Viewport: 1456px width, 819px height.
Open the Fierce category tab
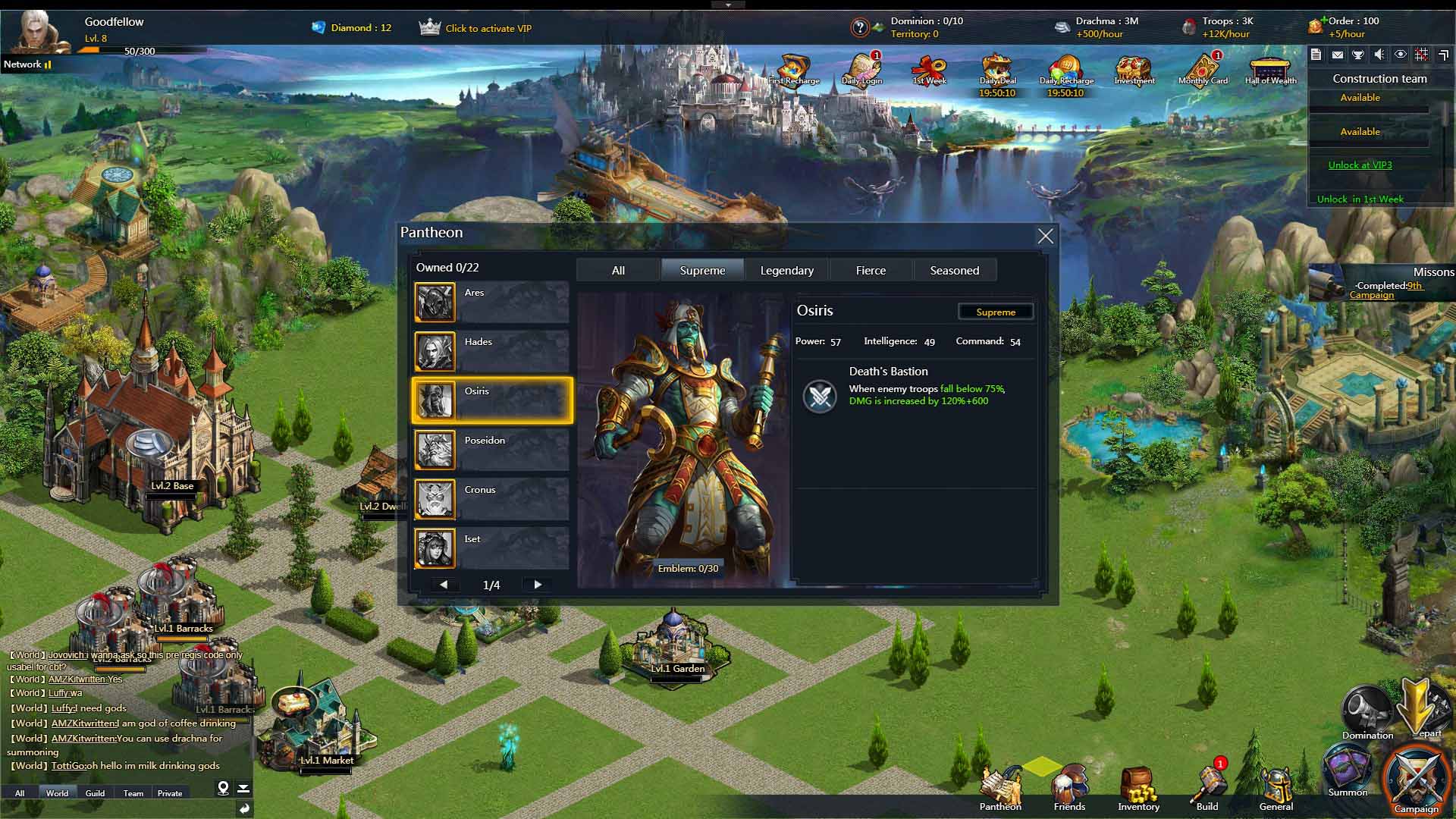click(x=871, y=271)
